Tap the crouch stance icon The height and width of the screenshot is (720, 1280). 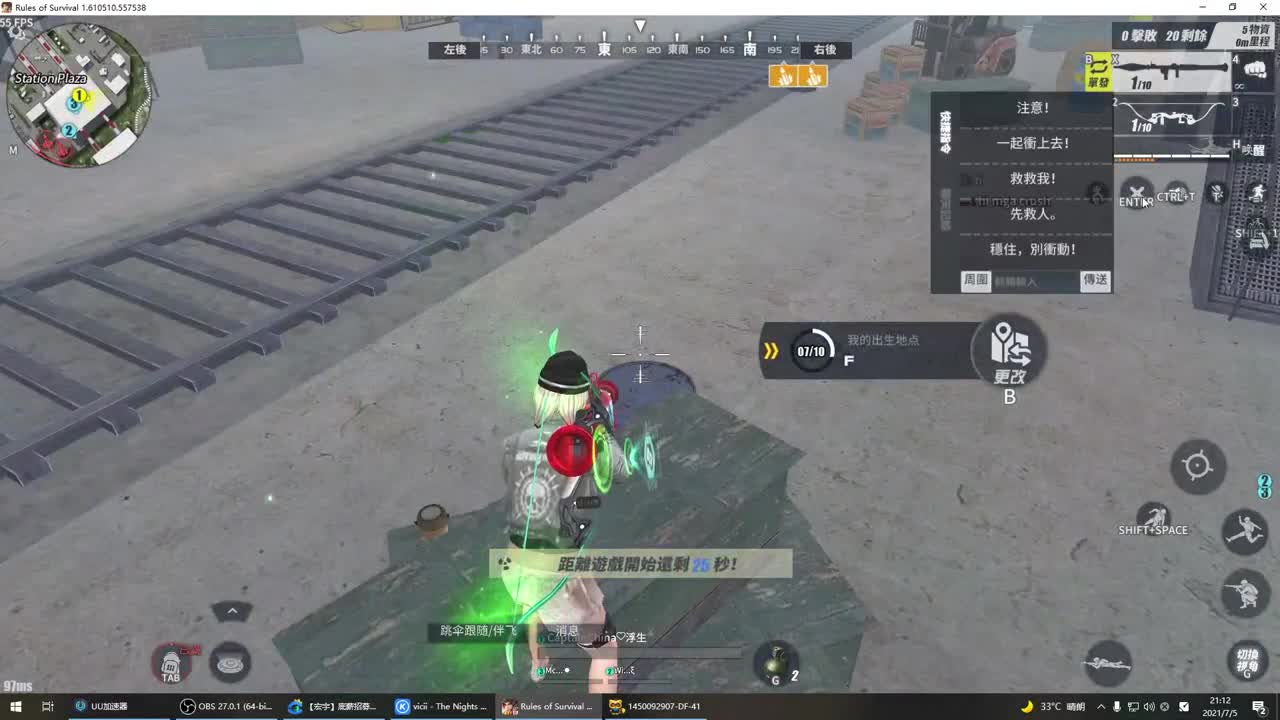point(1244,593)
